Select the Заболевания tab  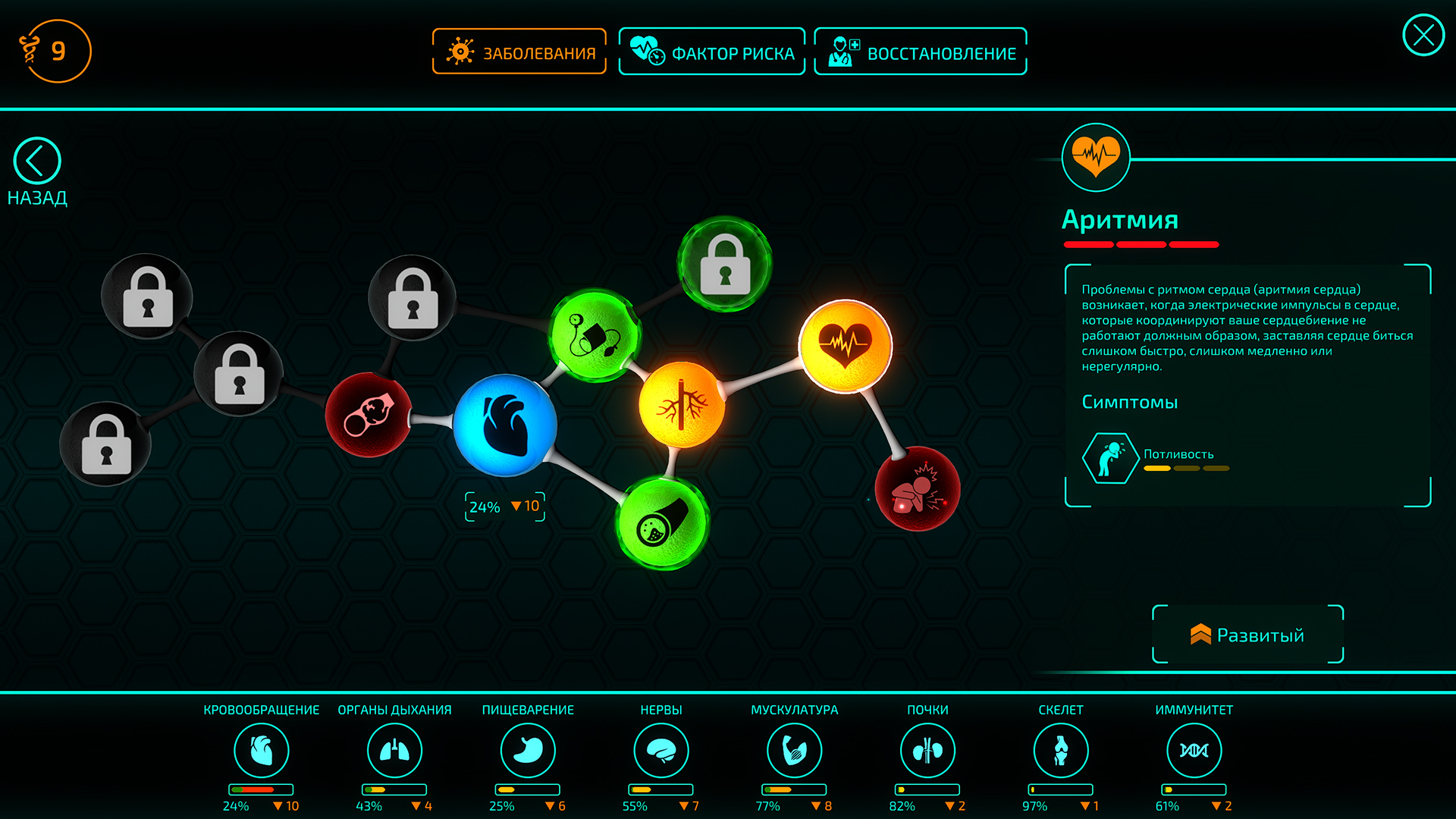(x=519, y=51)
